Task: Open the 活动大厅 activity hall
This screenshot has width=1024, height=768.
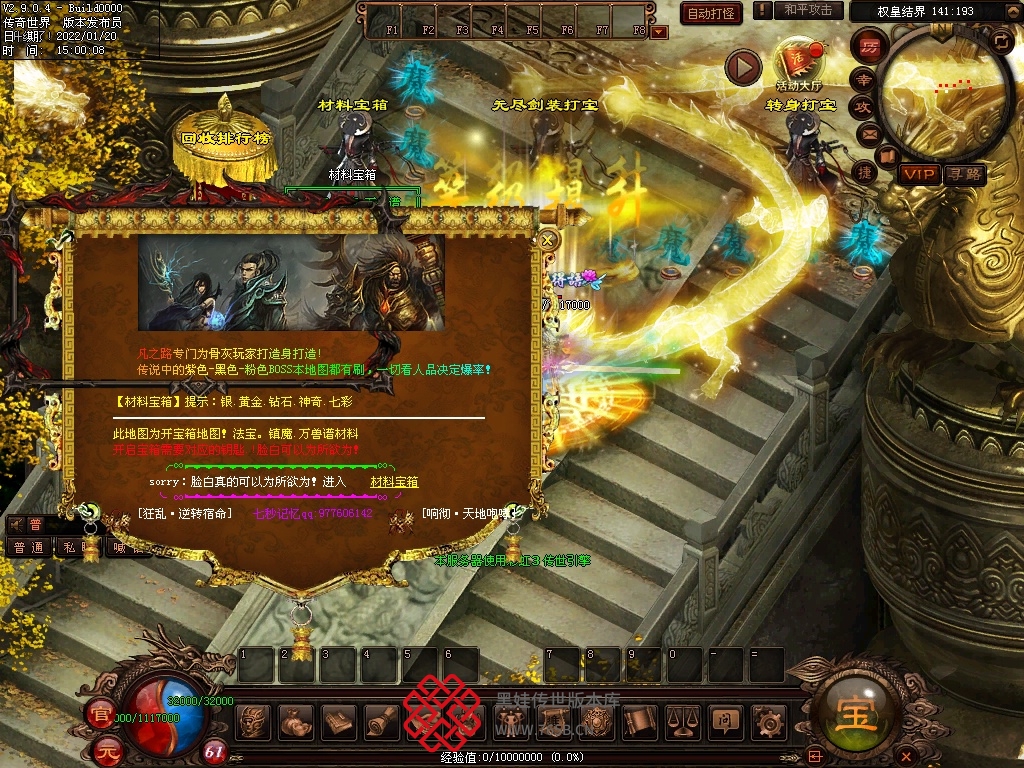Action: pos(798,63)
